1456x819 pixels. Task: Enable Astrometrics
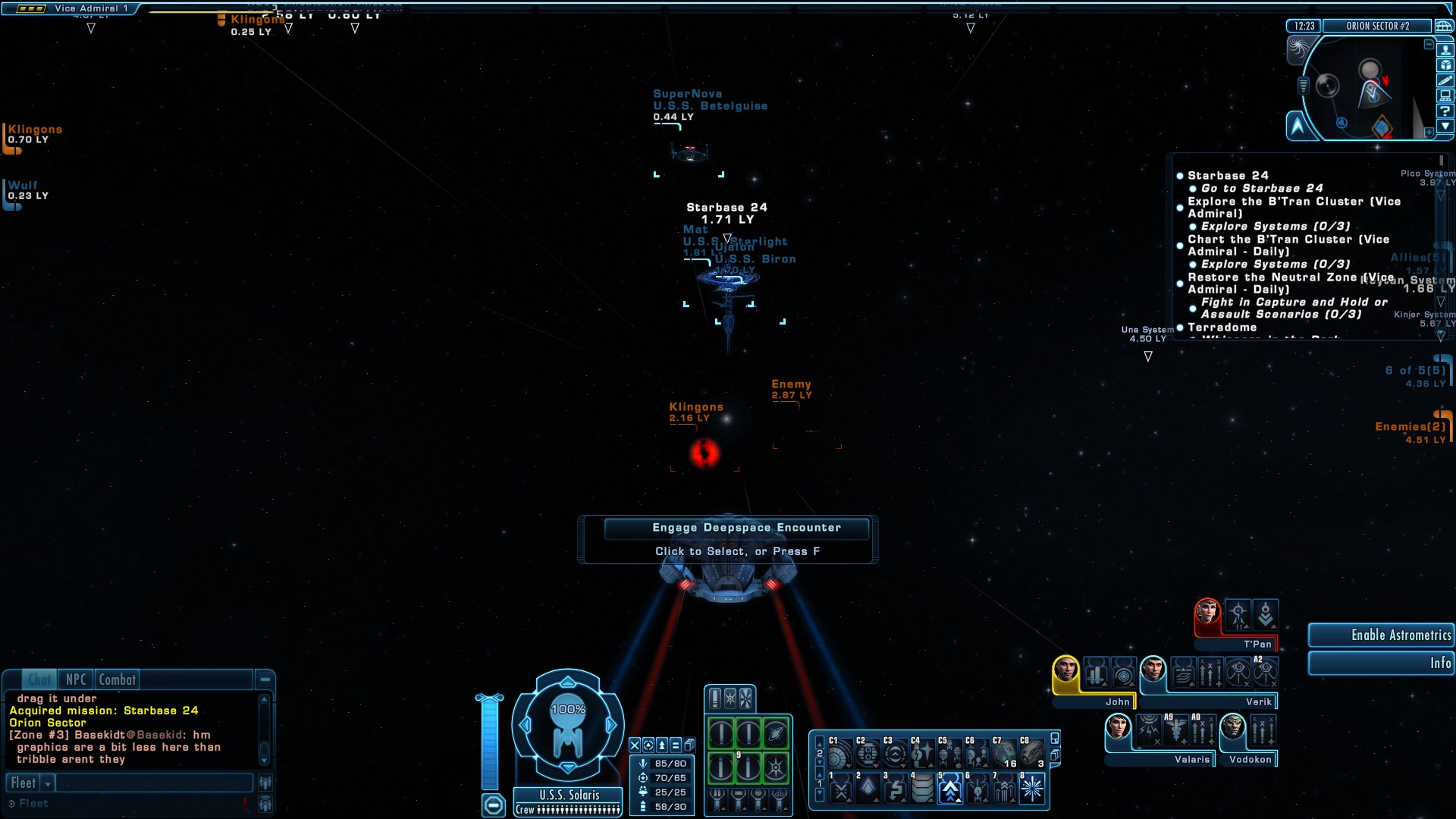point(1380,635)
